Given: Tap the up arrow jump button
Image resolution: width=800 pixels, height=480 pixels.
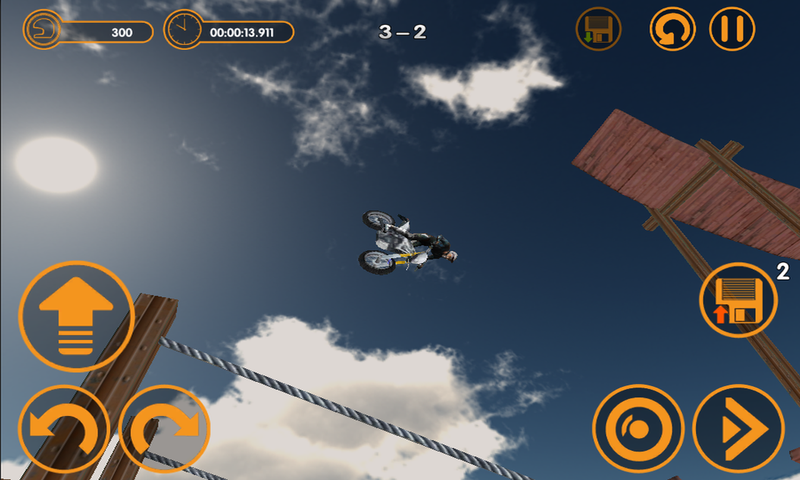Looking at the screenshot, I should click(76, 316).
